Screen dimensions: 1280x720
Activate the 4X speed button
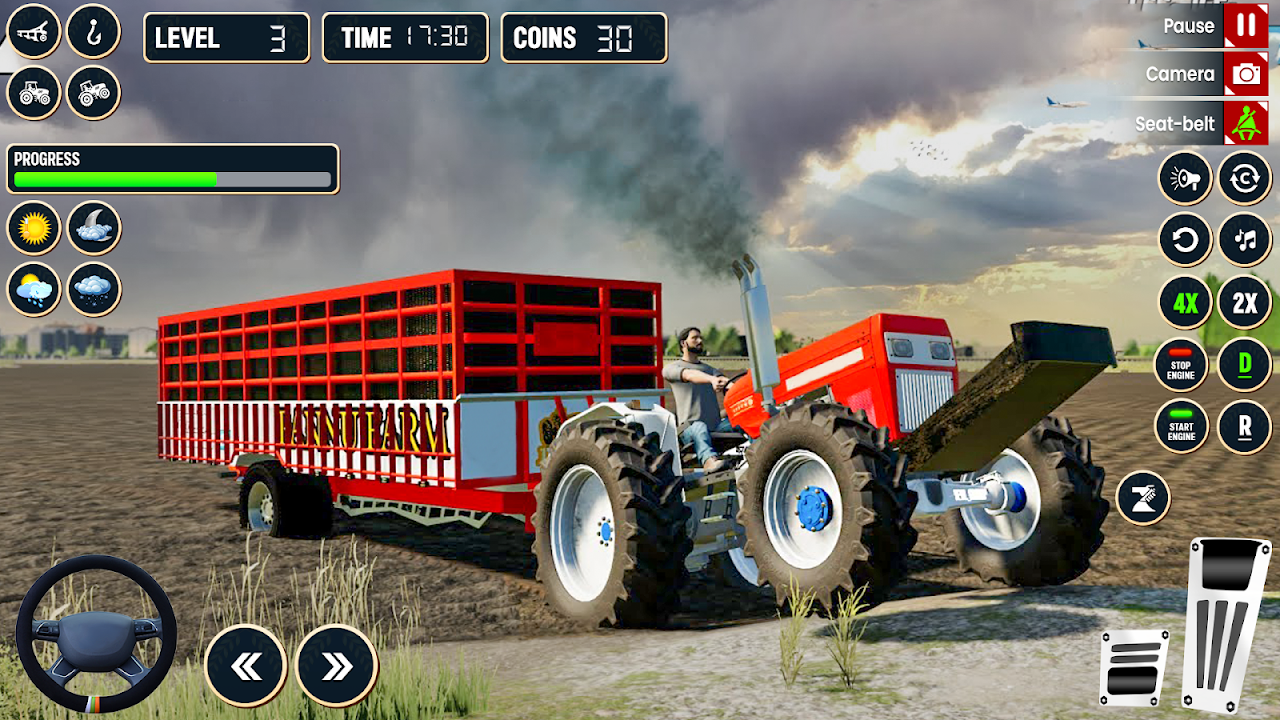pyautogui.click(x=1185, y=302)
